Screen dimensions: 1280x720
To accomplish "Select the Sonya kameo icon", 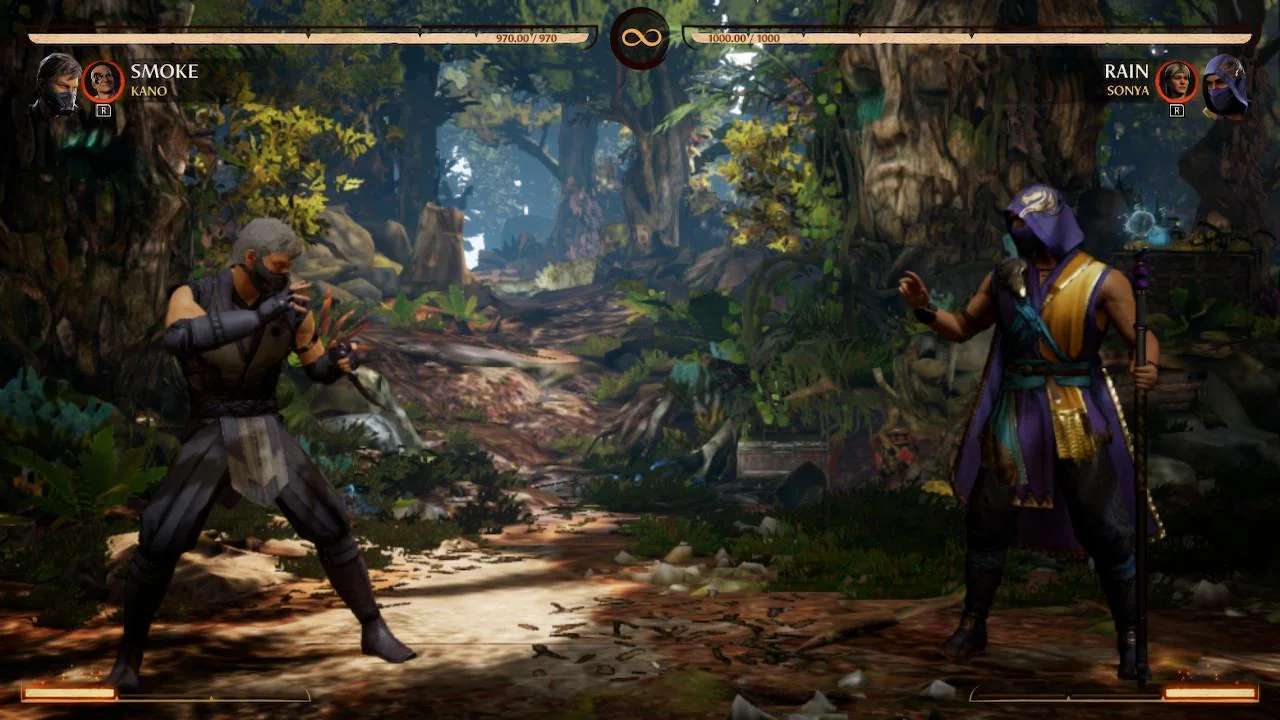I will pos(1177,81).
